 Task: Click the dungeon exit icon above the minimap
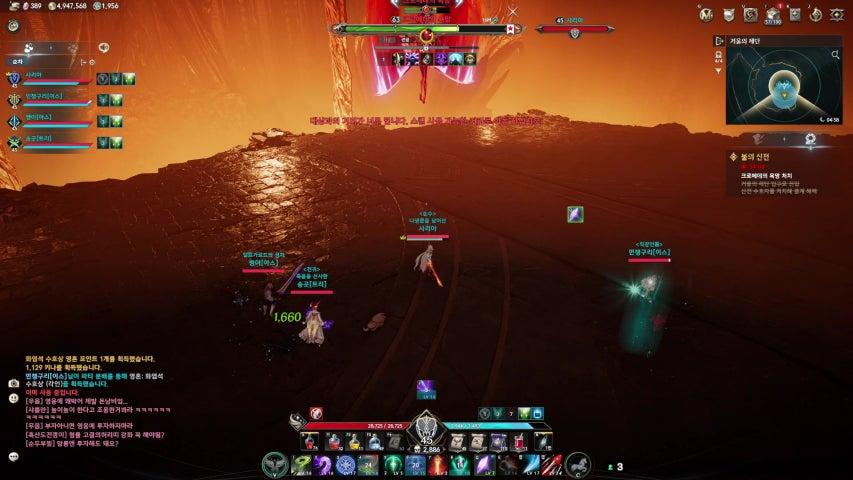(719, 41)
